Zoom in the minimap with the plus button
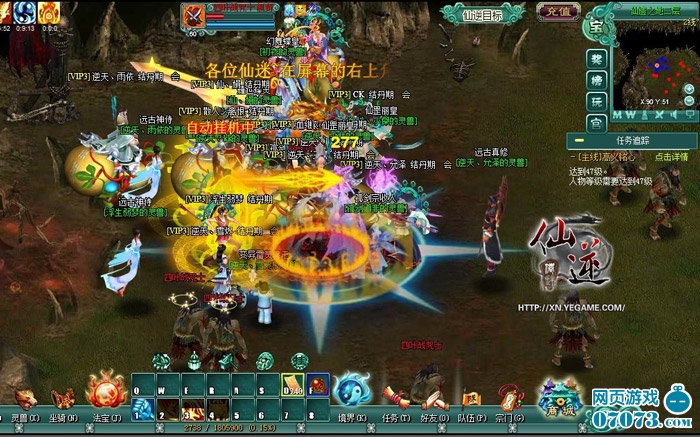This screenshot has width=700, height=437. (689, 89)
